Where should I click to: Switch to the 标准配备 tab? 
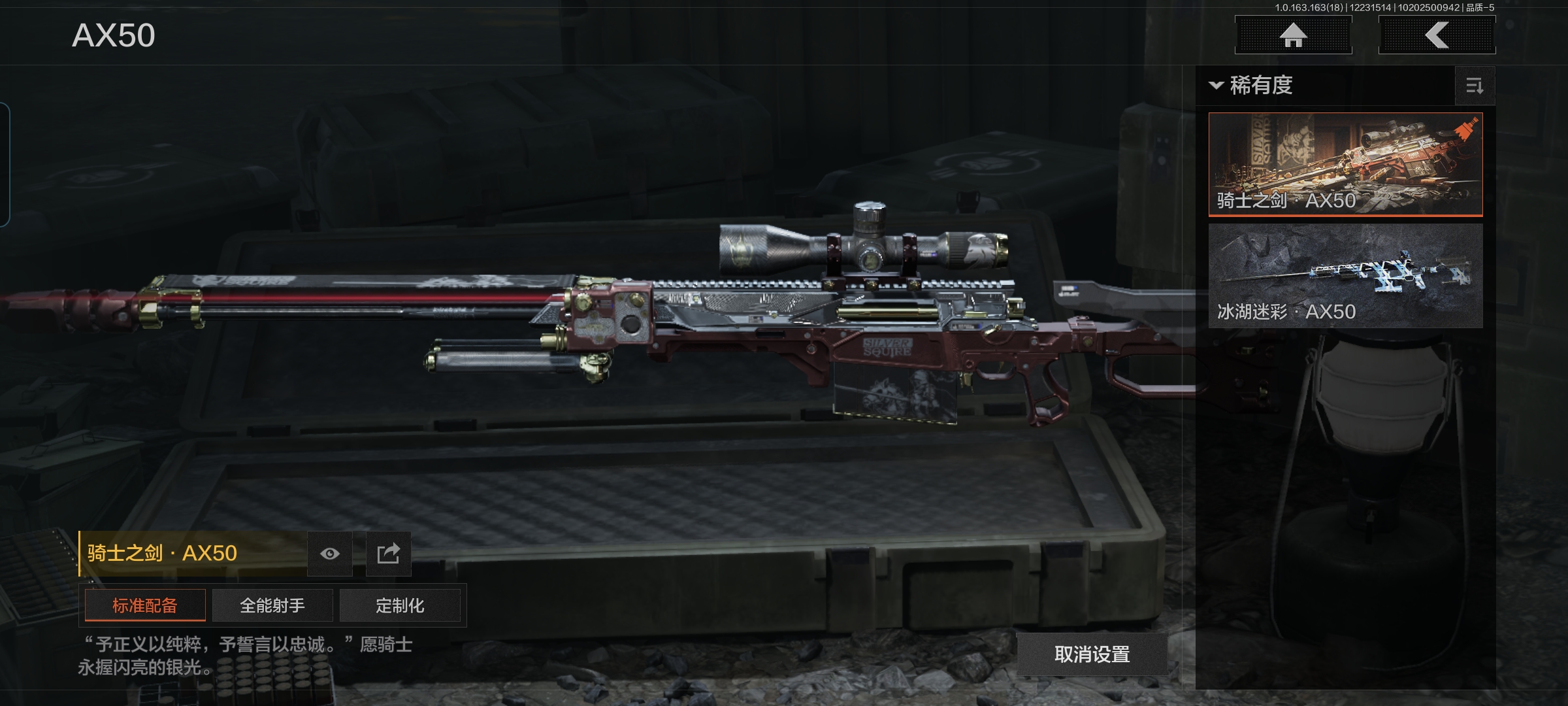tap(145, 605)
